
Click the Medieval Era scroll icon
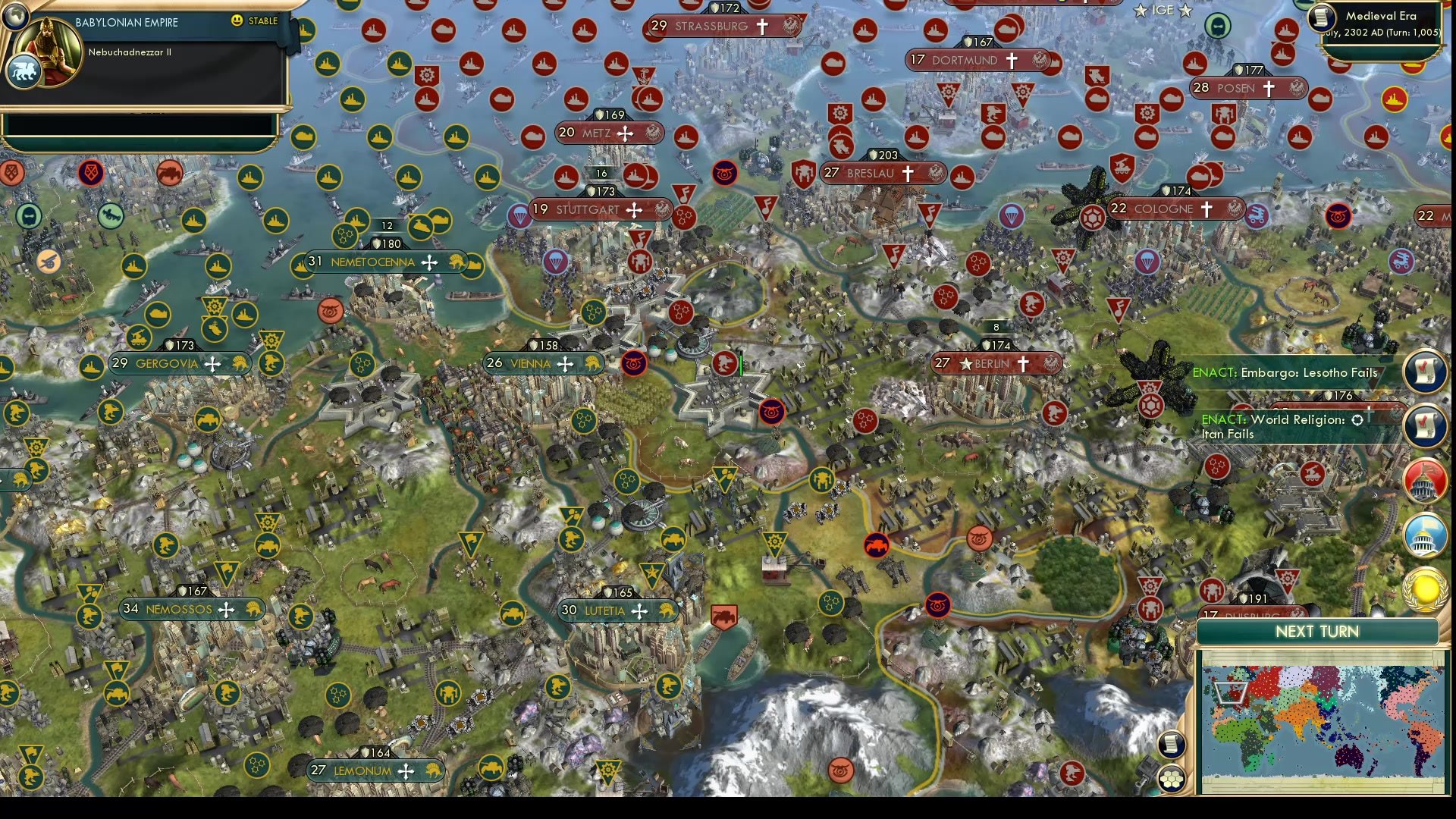pyautogui.click(x=1320, y=18)
